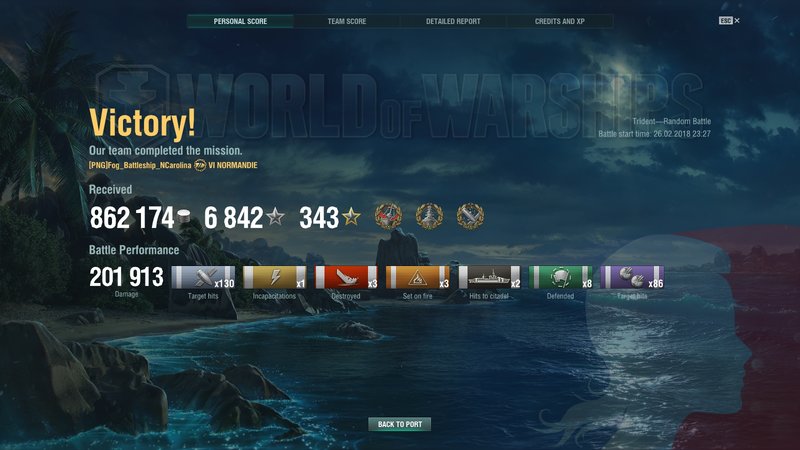Show the Credits and XP tab
Screen dimensions: 800x450
(560, 21)
